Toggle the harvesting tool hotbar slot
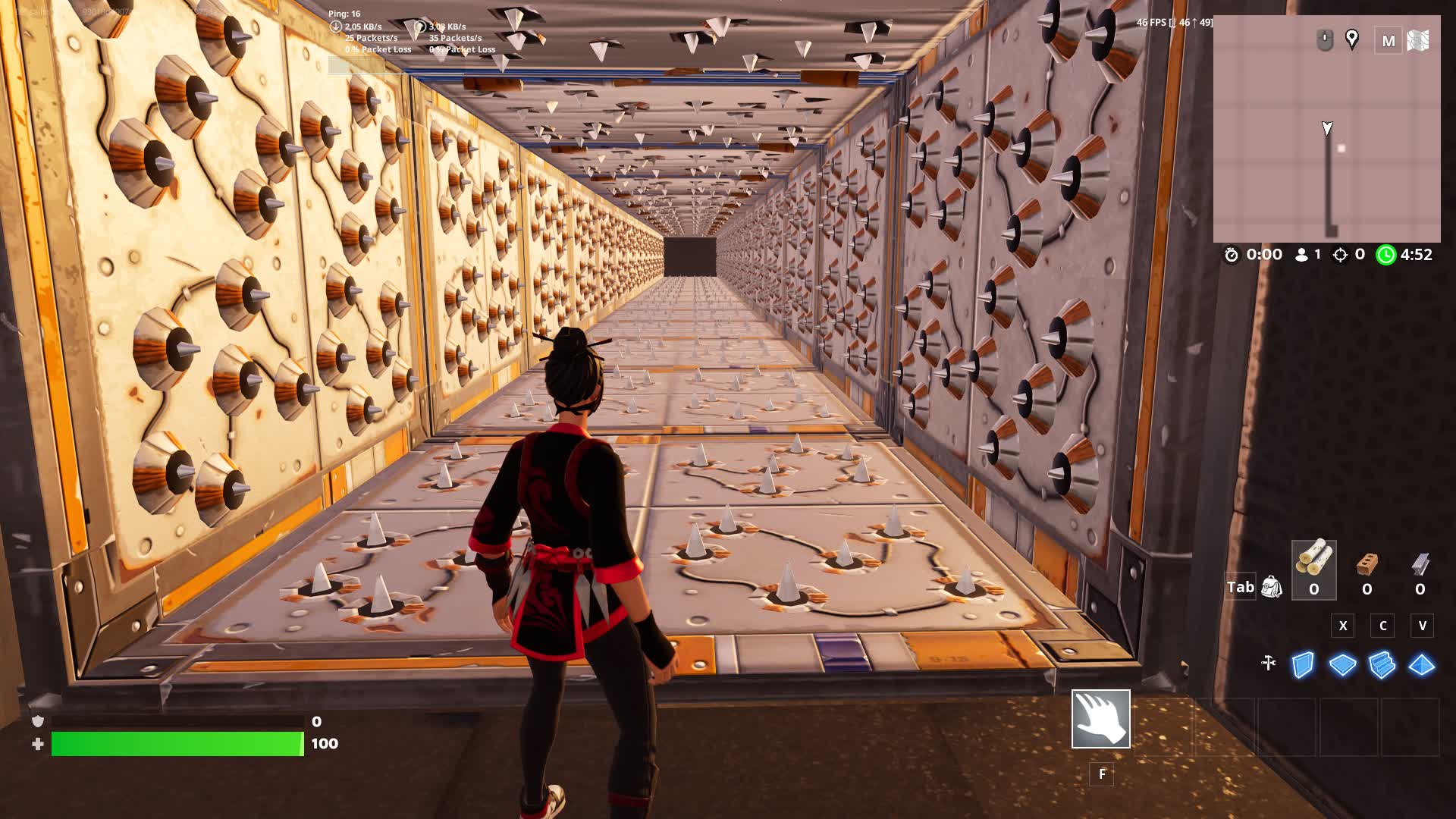1456x819 pixels. (1101, 718)
